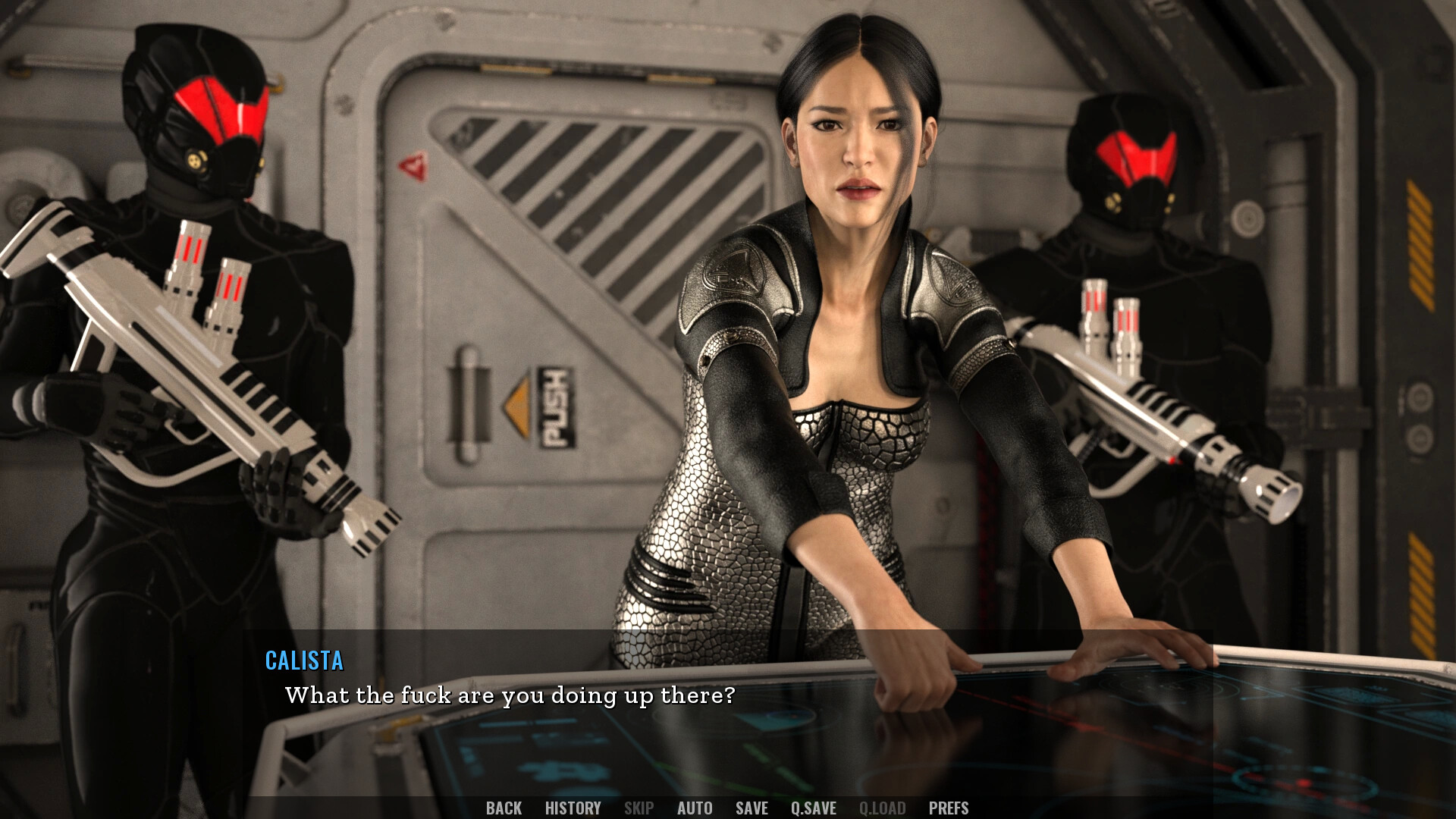The image size is (1456, 819).
Task: Open the dialogue HISTORY log
Action: pyautogui.click(x=573, y=808)
